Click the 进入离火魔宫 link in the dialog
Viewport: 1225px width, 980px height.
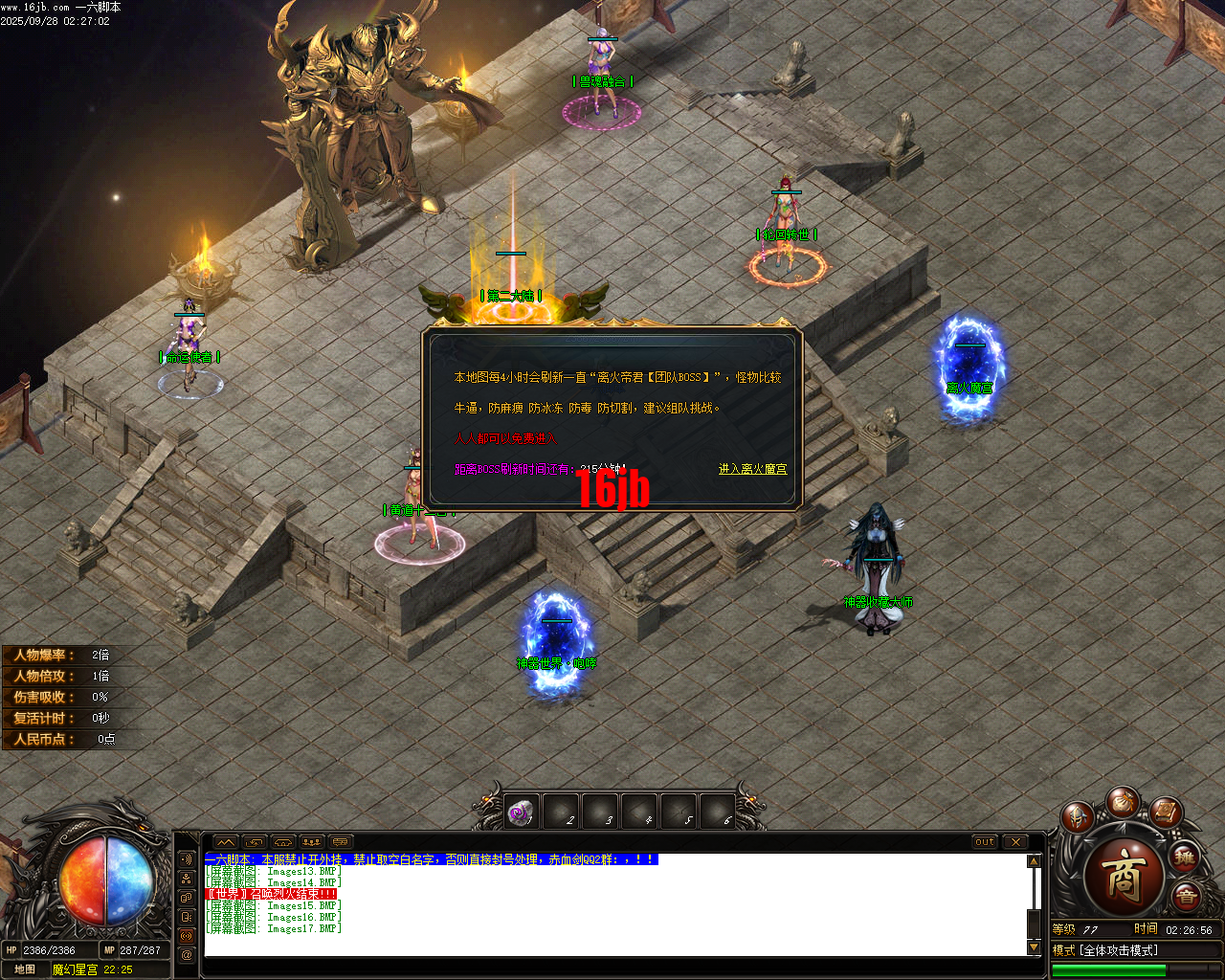(x=752, y=470)
